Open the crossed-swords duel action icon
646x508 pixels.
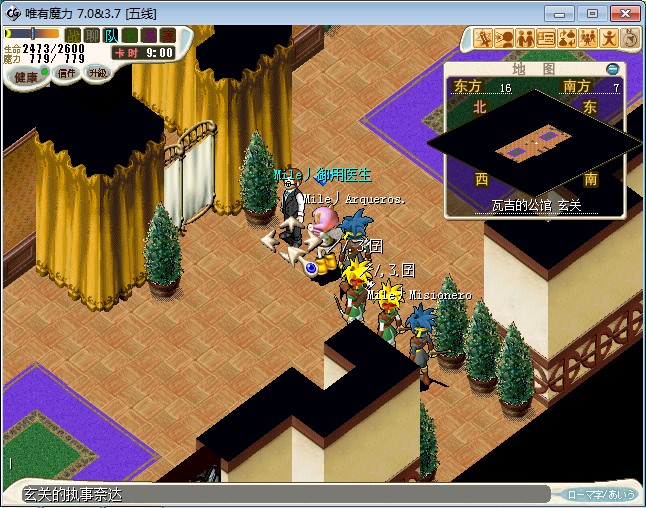483,39
